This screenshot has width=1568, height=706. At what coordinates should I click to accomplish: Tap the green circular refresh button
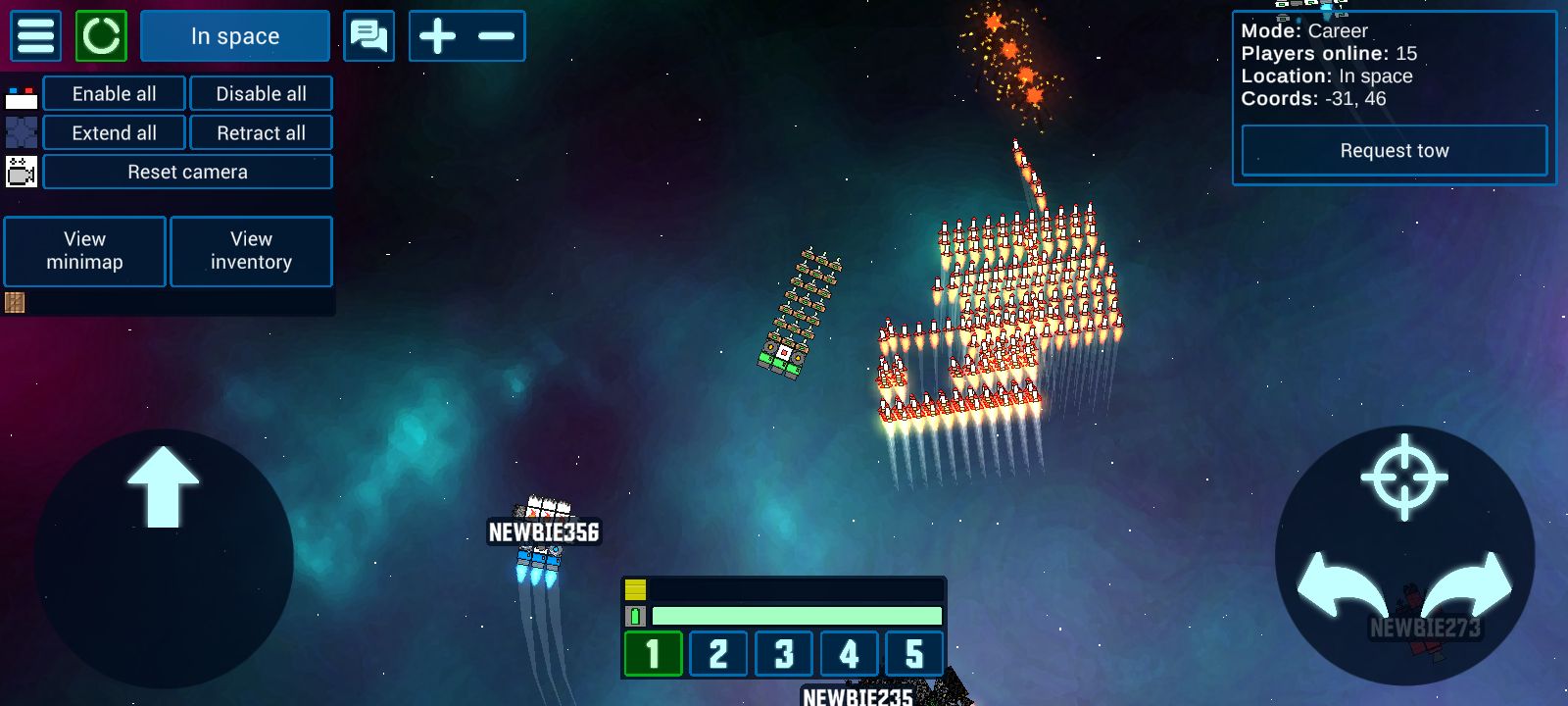pos(101,36)
